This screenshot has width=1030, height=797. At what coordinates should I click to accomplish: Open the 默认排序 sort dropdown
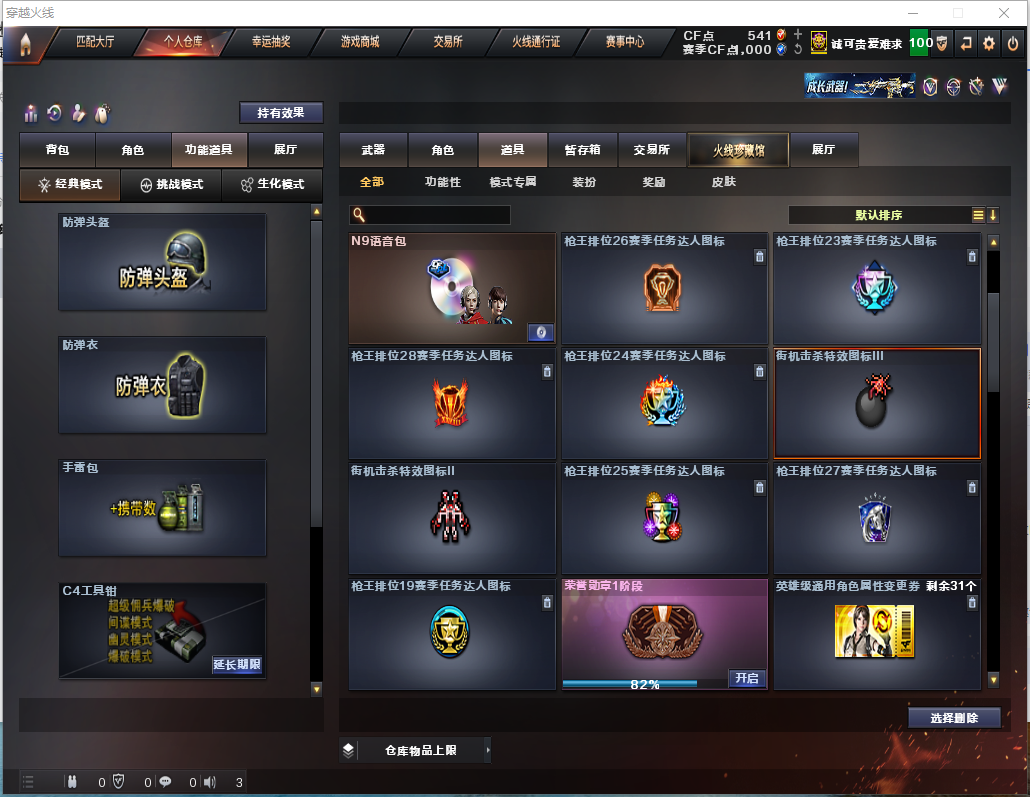878,215
